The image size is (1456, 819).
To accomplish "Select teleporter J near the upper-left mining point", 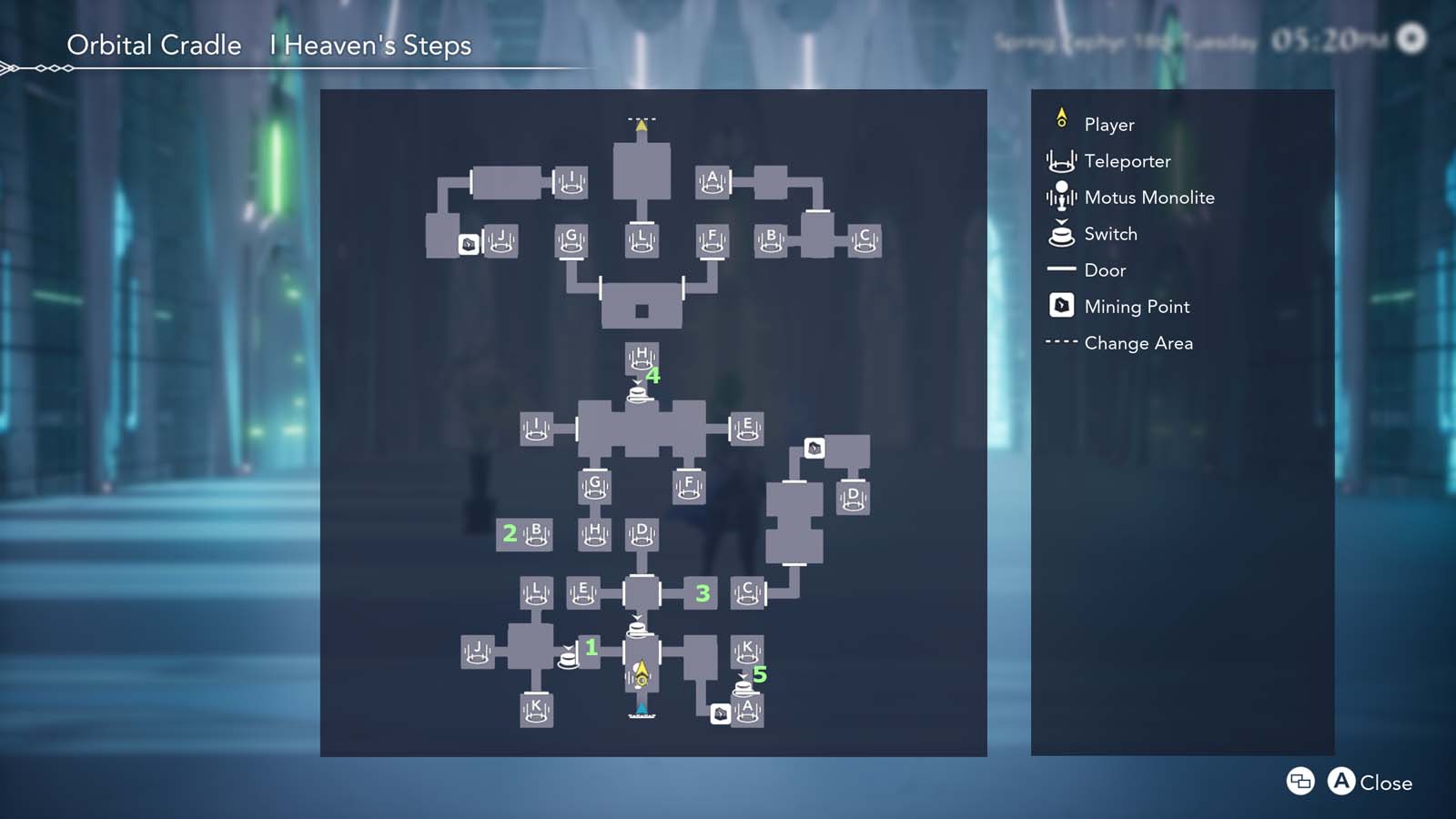I will click(501, 239).
